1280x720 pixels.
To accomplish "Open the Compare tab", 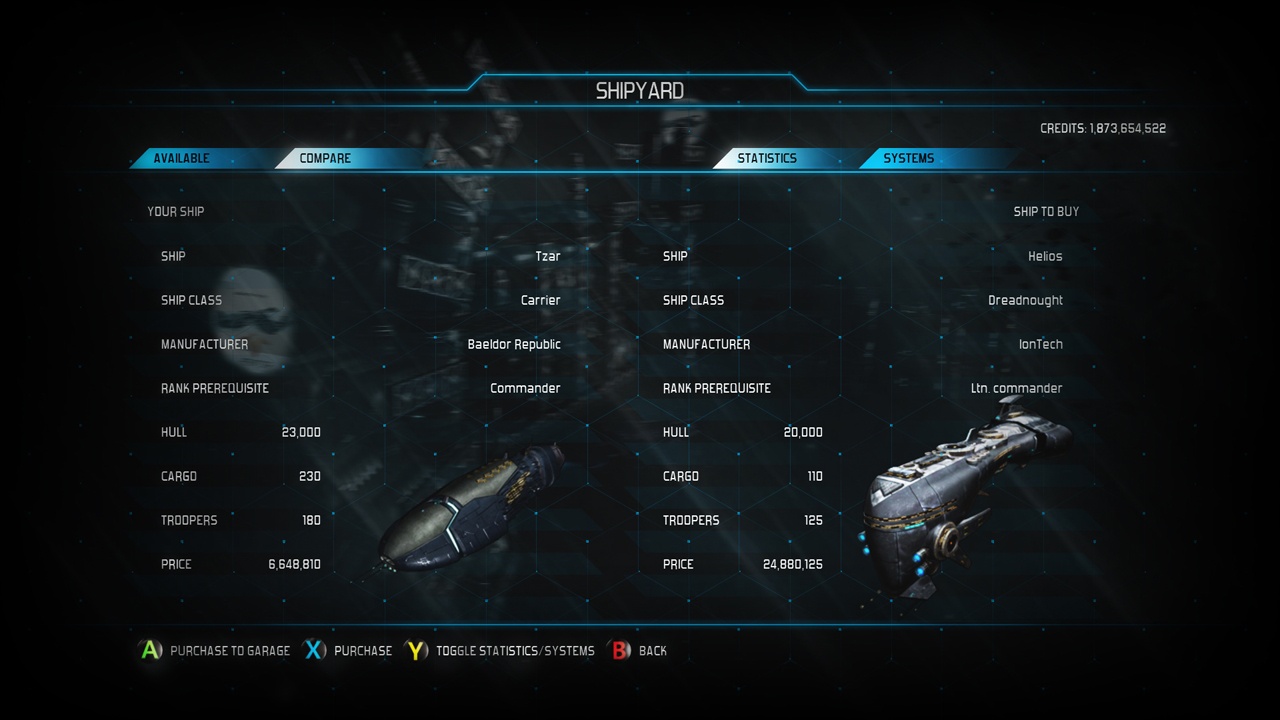I will point(325,158).
